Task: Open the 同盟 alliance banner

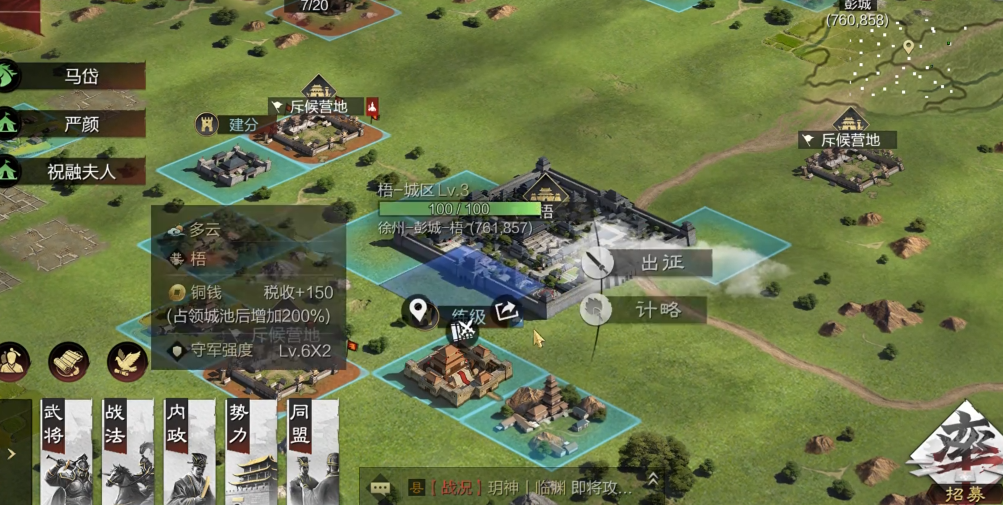Action: click(312, 451)
